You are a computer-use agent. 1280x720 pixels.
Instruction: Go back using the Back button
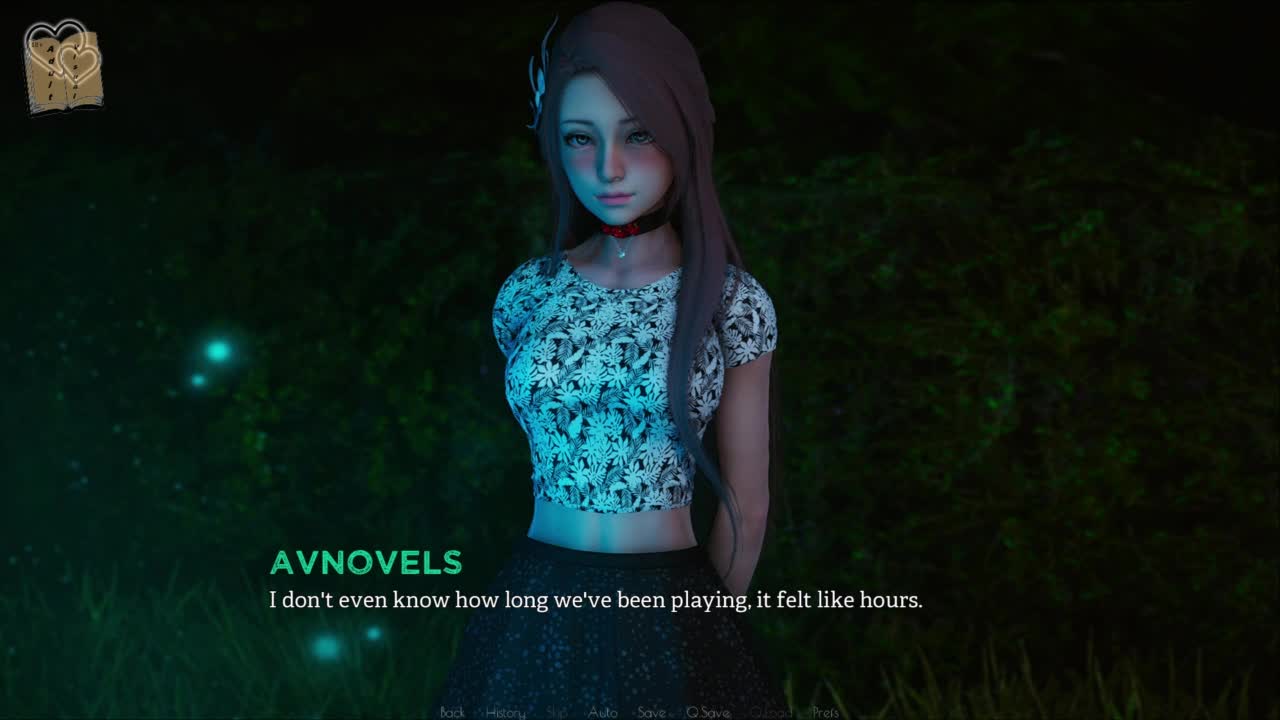(452, 712)
